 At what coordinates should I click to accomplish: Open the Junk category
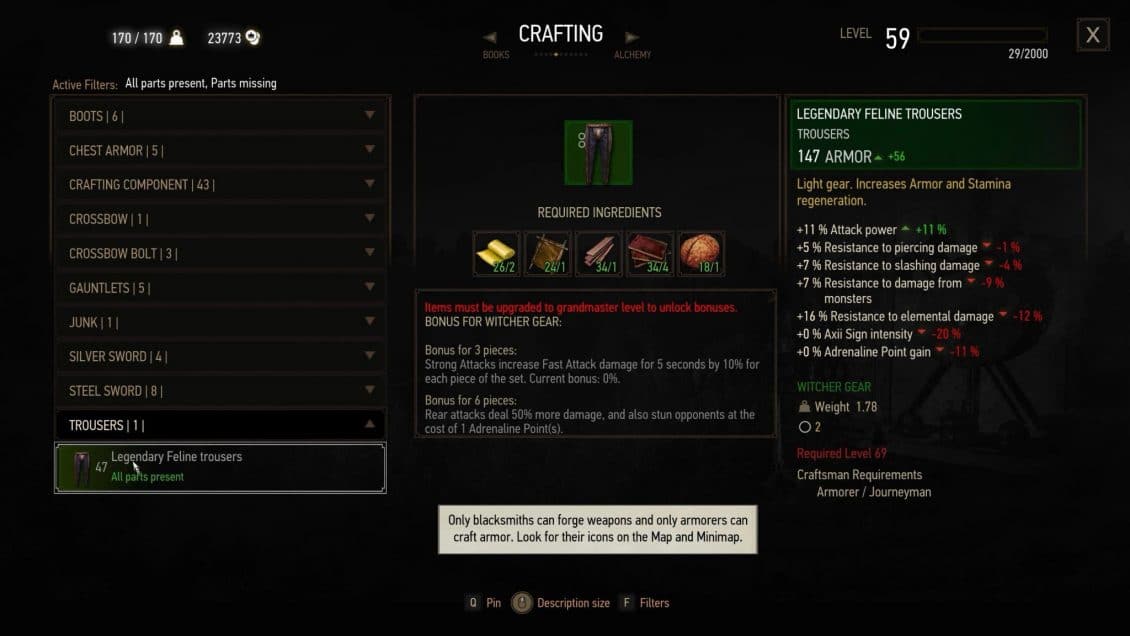click(x=220, y=322)
